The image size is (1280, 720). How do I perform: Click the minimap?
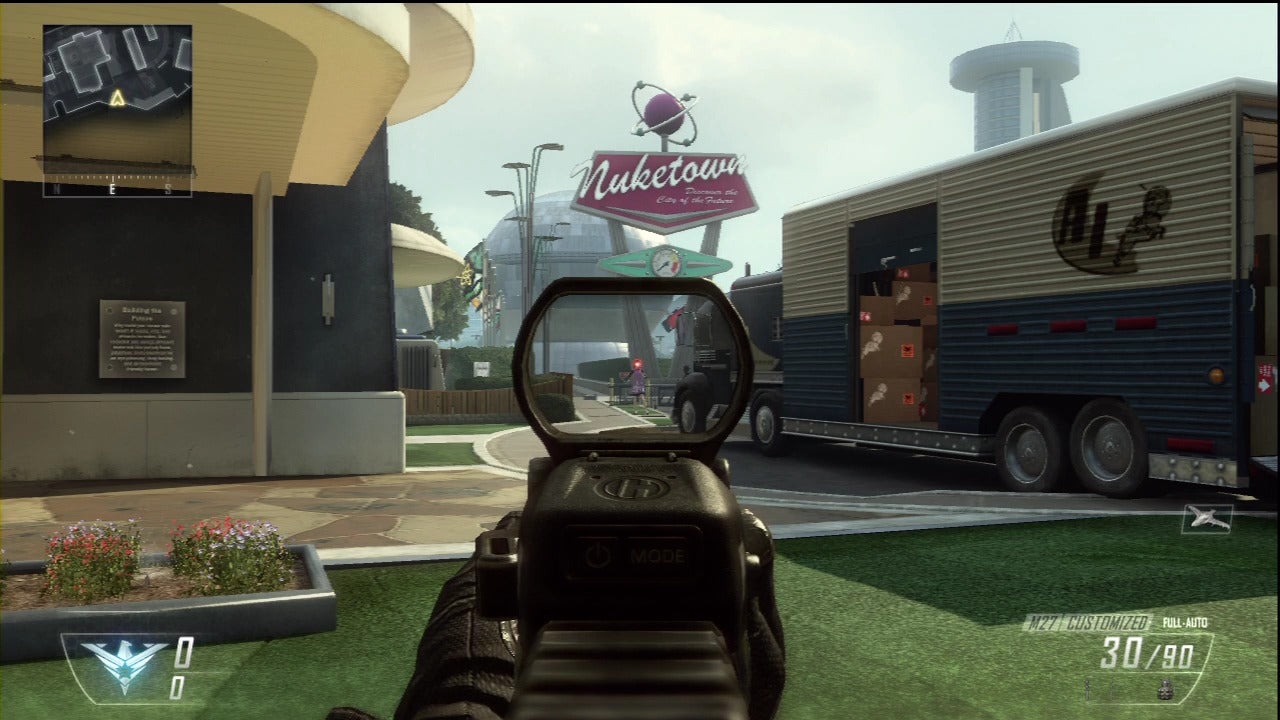pos(117,98)
